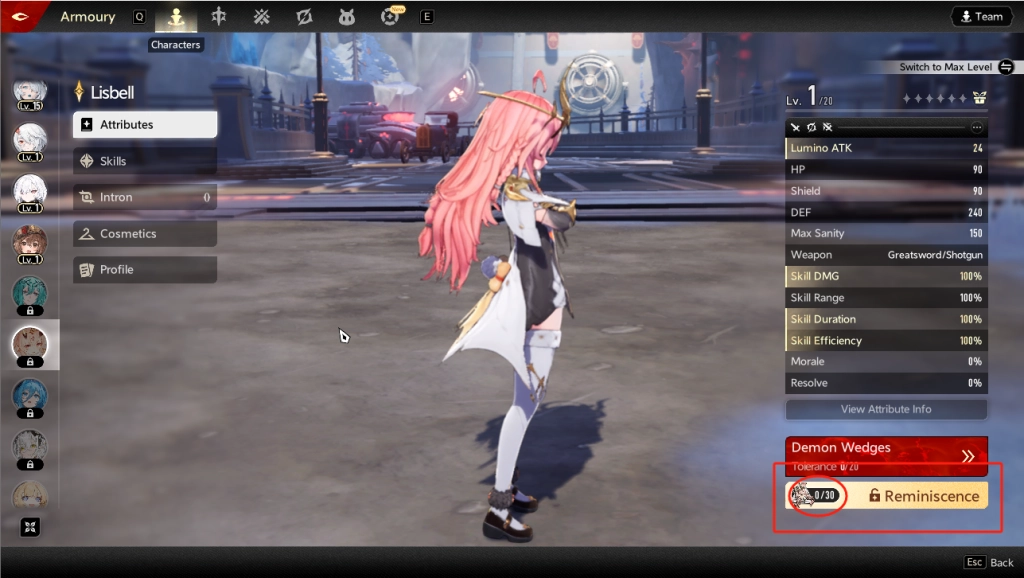
Task: Switch to the sword weapons tab
Action: (x=218, y=17)
